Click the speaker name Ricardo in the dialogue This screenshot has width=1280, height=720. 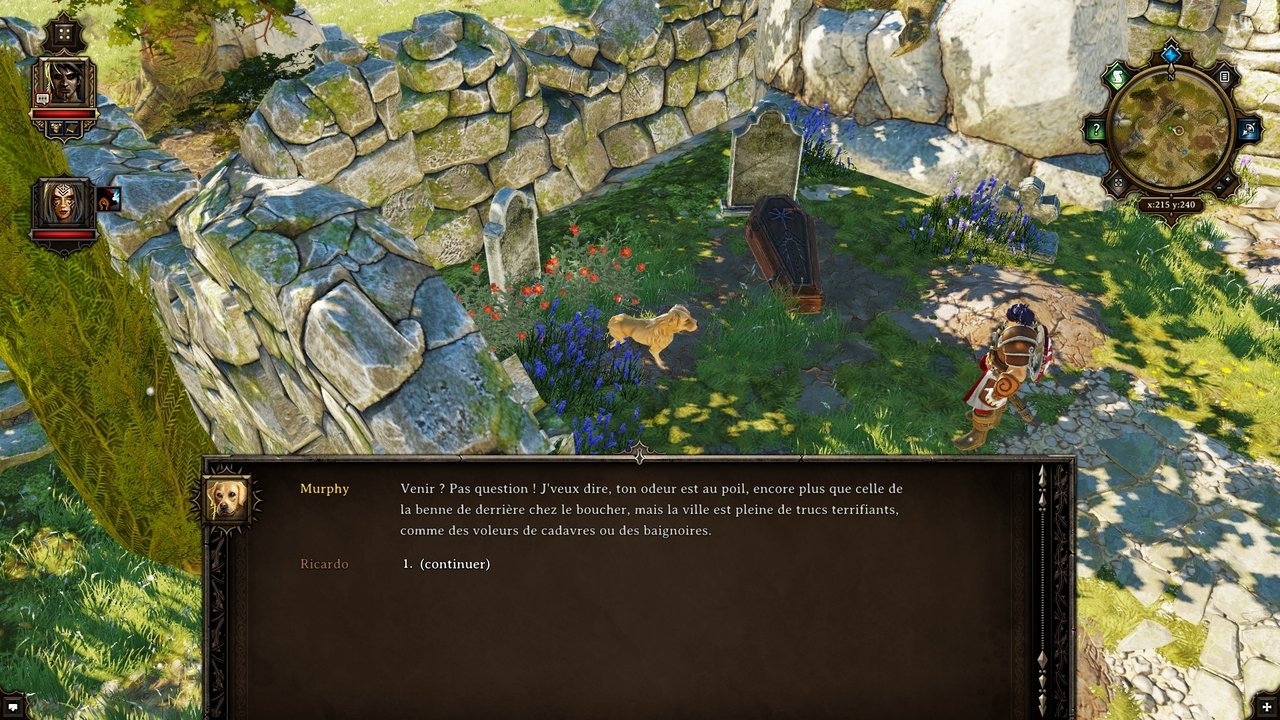coord(324,563)
